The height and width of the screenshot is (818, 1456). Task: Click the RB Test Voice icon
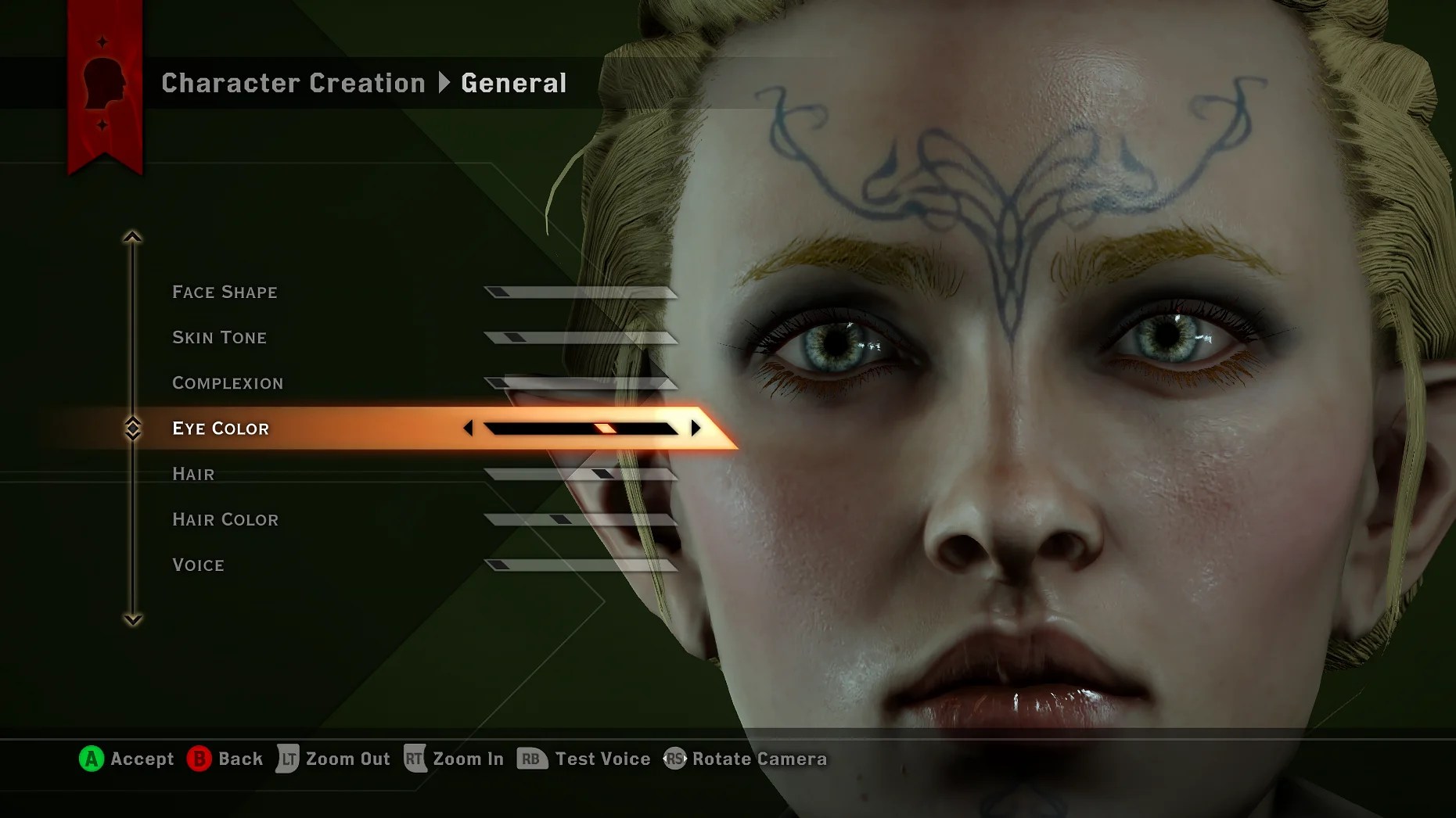[x=530, y=758]
